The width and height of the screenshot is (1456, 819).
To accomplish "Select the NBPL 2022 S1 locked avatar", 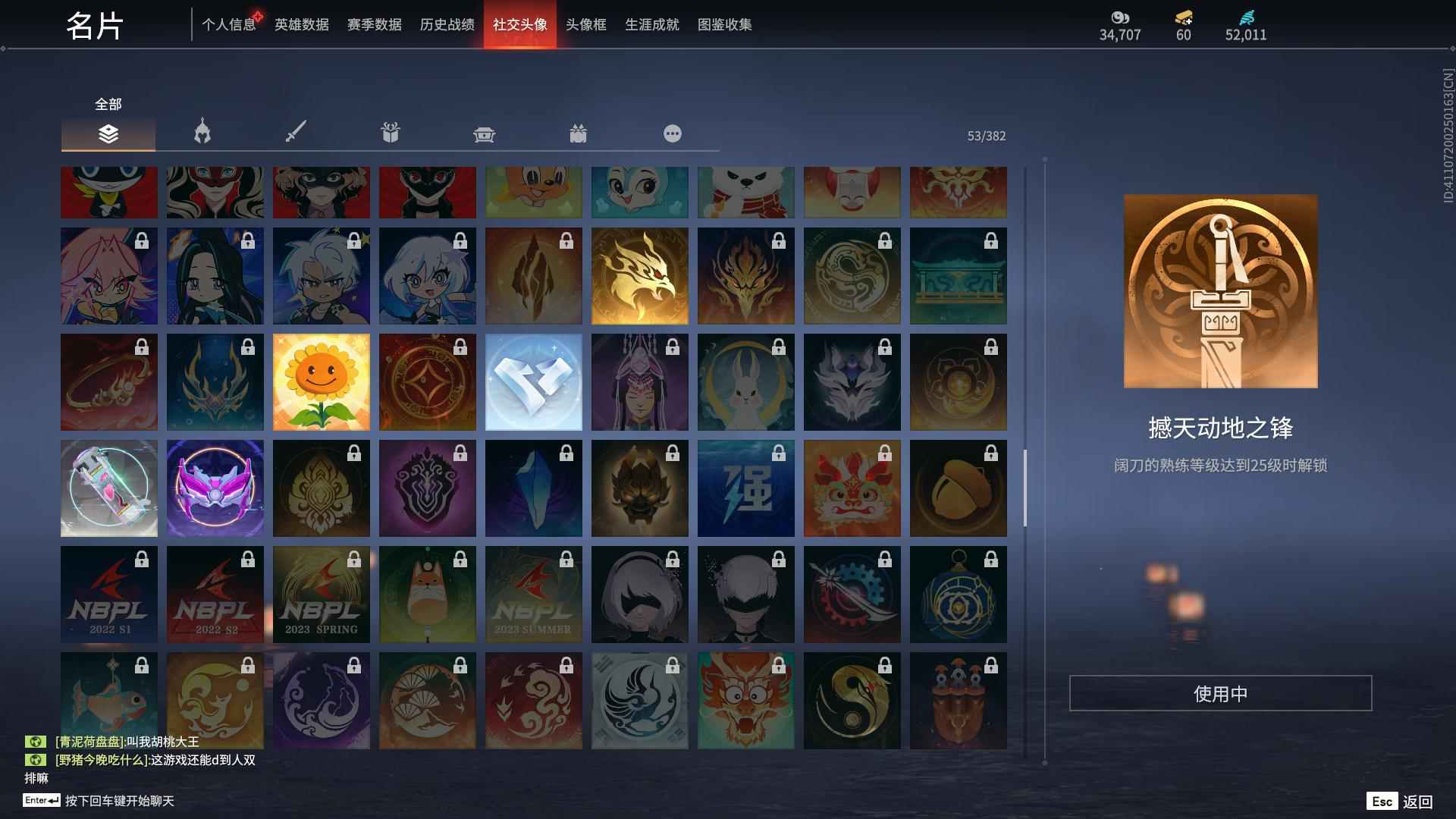I will pyautogui.click(x=108, y=594).
